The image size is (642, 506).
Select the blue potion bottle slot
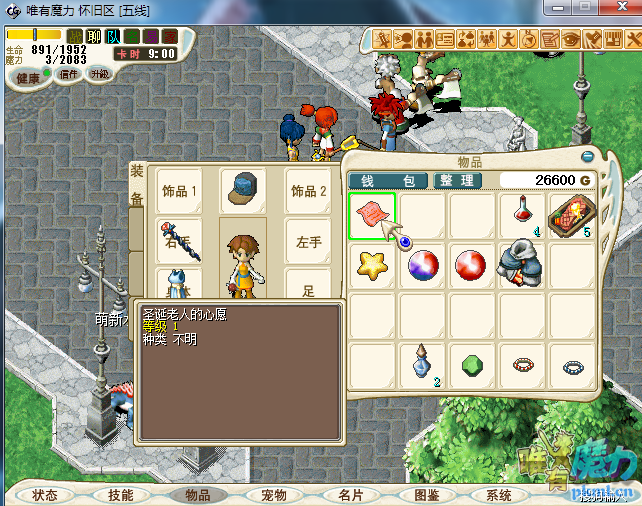[x=422, y=365]
